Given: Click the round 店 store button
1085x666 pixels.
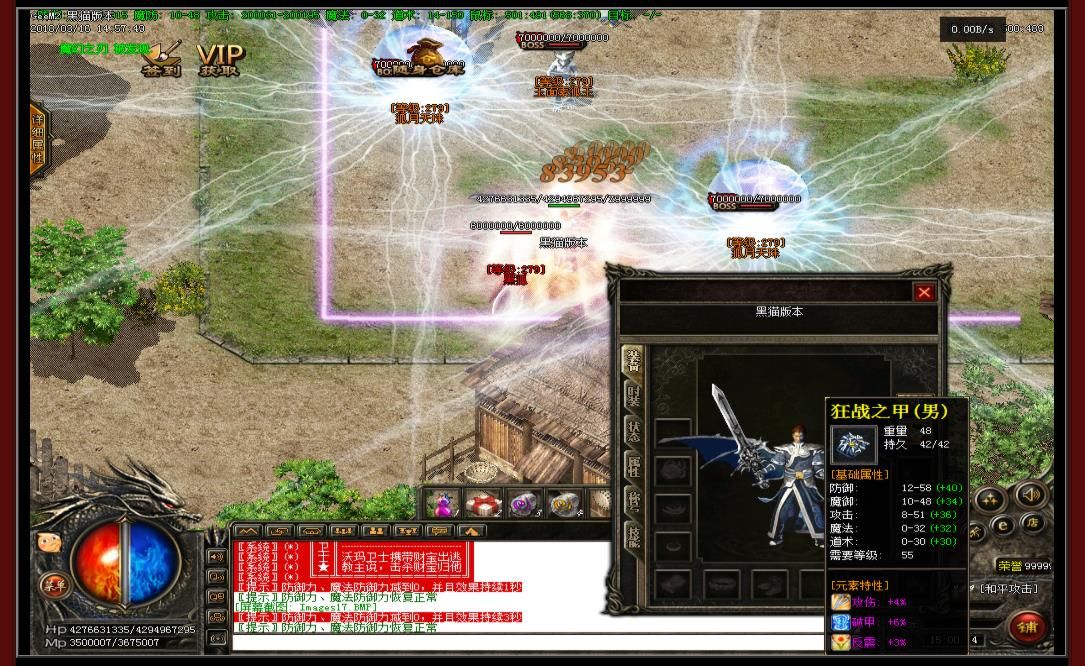Looking at the screenshot, I should 1031,522.
